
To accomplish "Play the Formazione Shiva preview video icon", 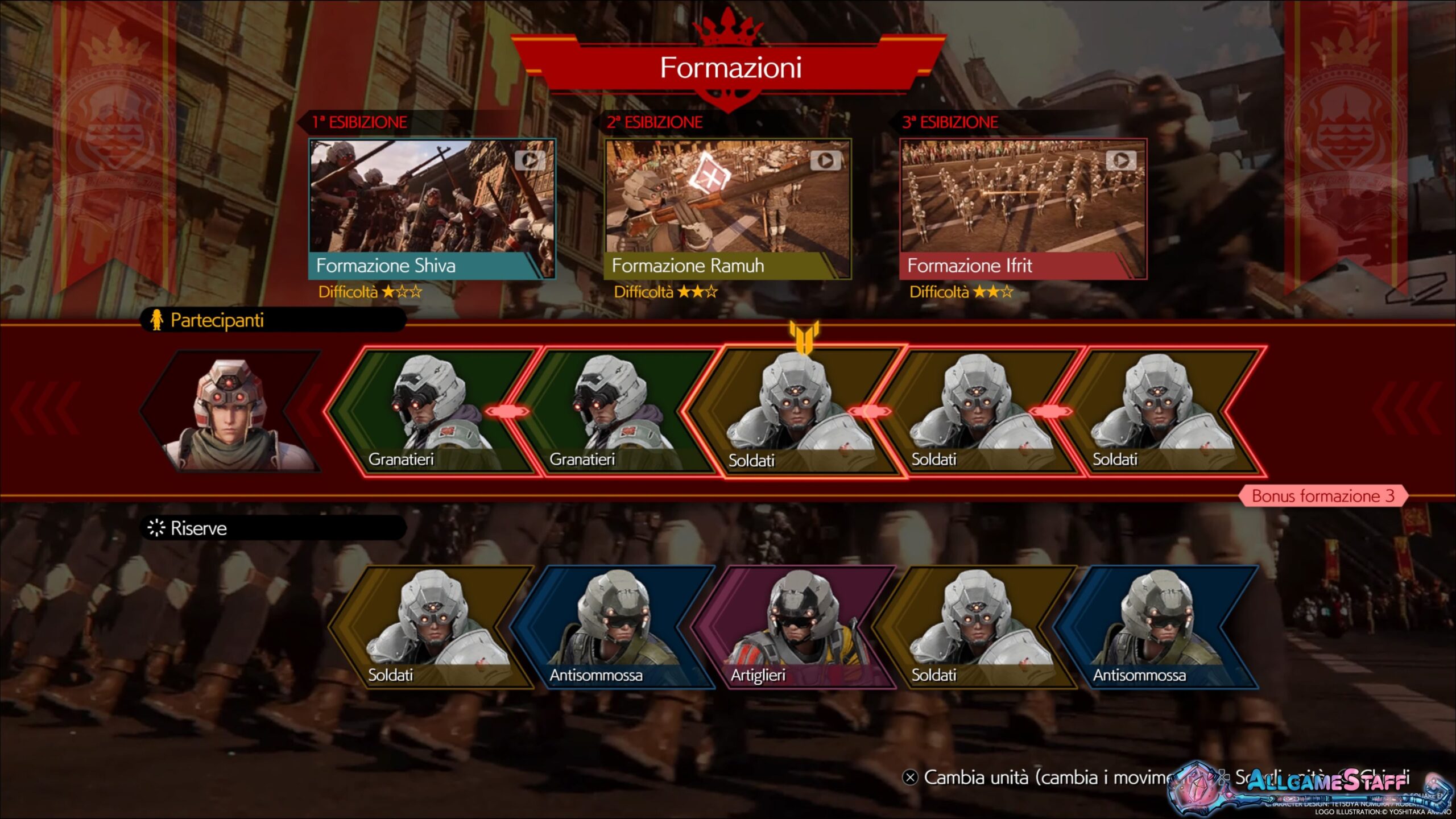I will coord(529,161).
